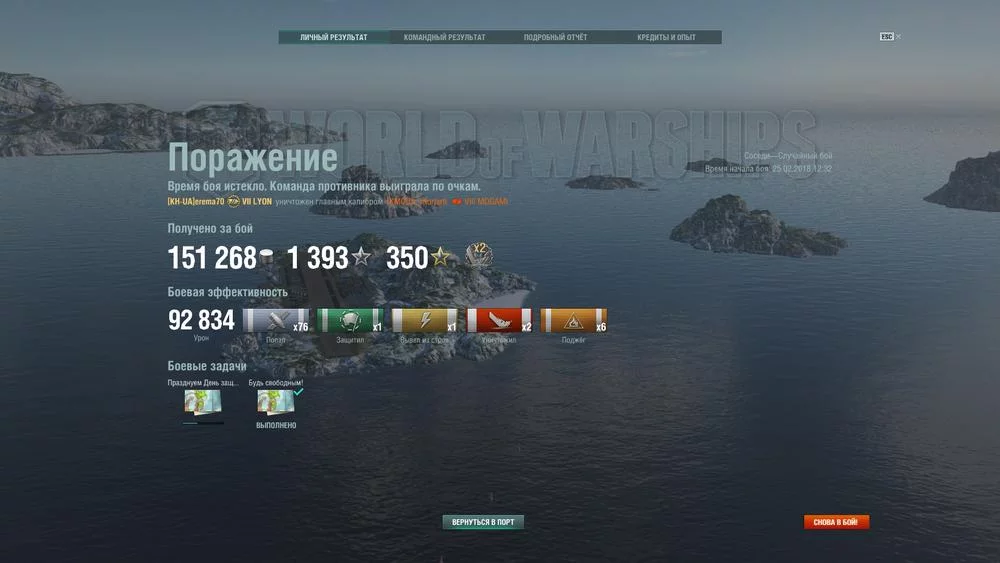1000x563 pixels.
Task: Click the x2 experience bonus medal
Action: [479, 256]
